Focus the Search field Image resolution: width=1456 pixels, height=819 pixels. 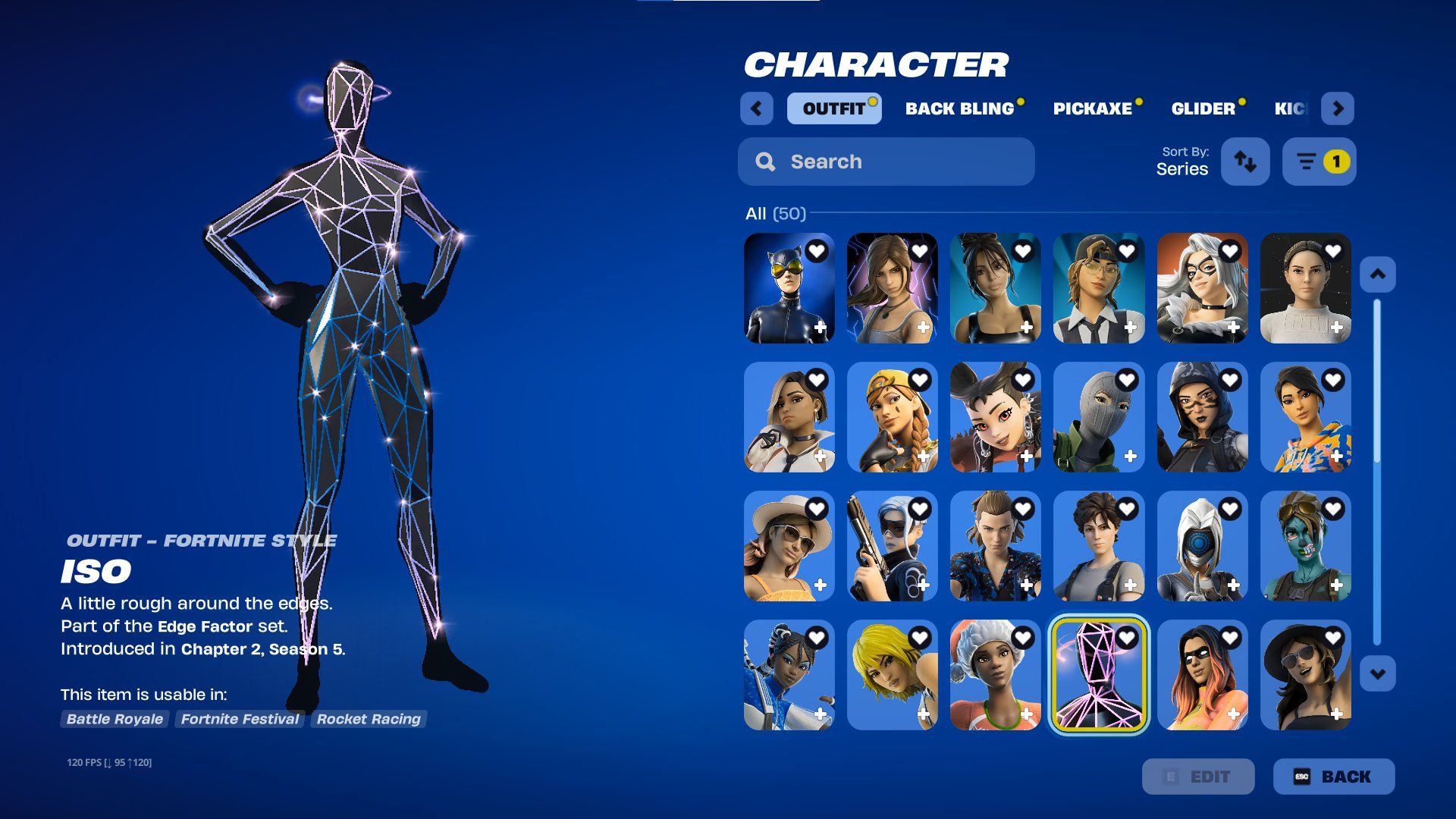tap(886, 162)
